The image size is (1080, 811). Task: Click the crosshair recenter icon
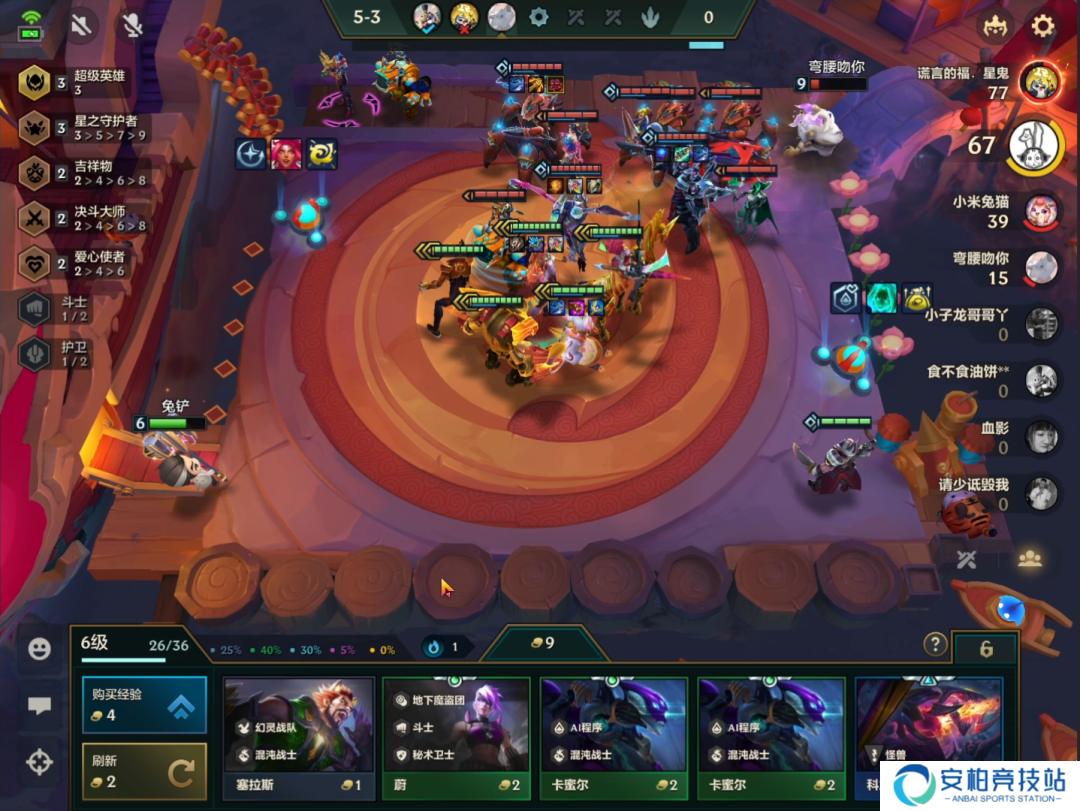[x=39, y=763]
